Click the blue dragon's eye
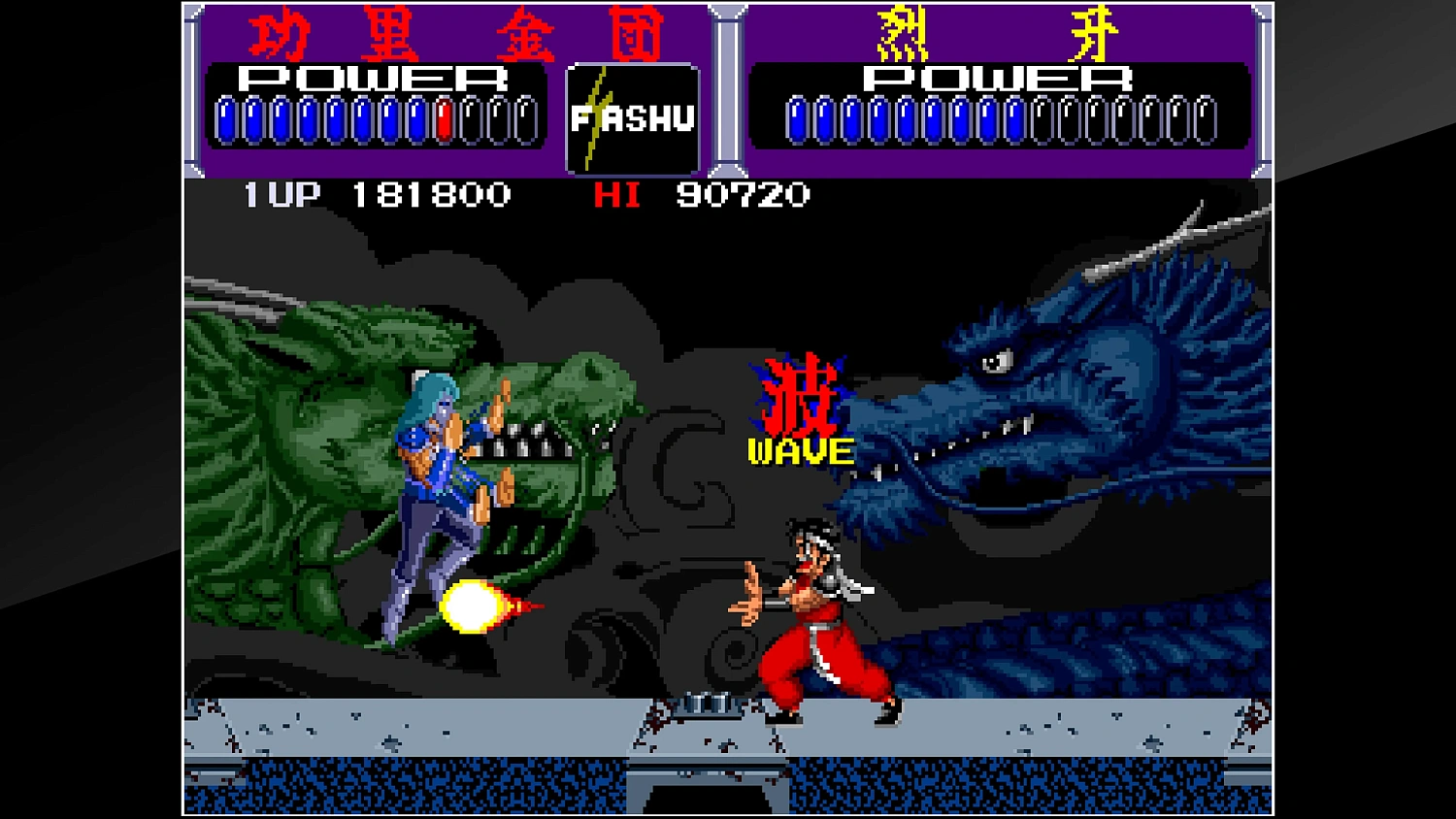This screenshot has height=819, width=1456. click(x=994, y=359)
